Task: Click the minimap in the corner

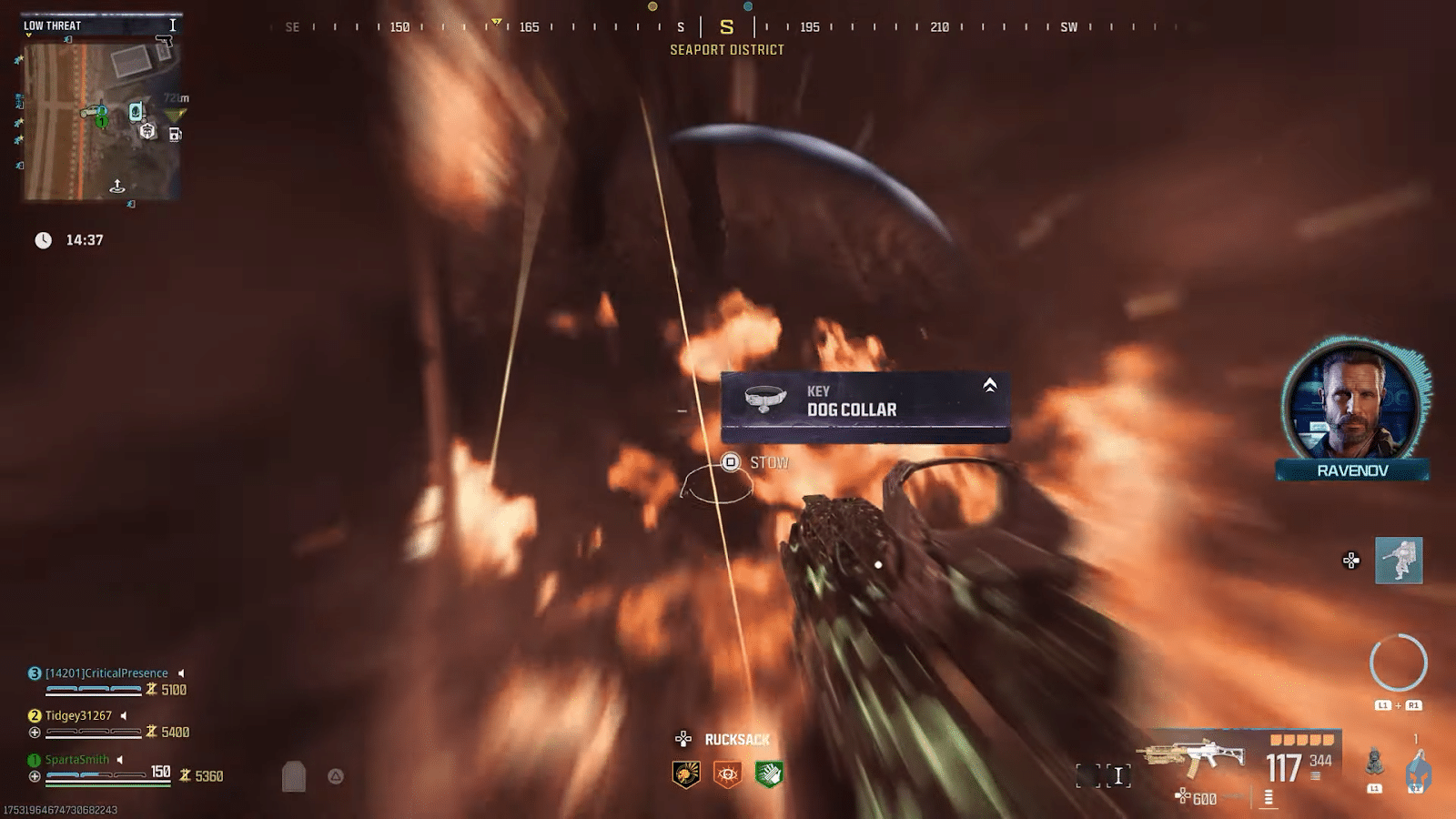Action: click(101, 120)
